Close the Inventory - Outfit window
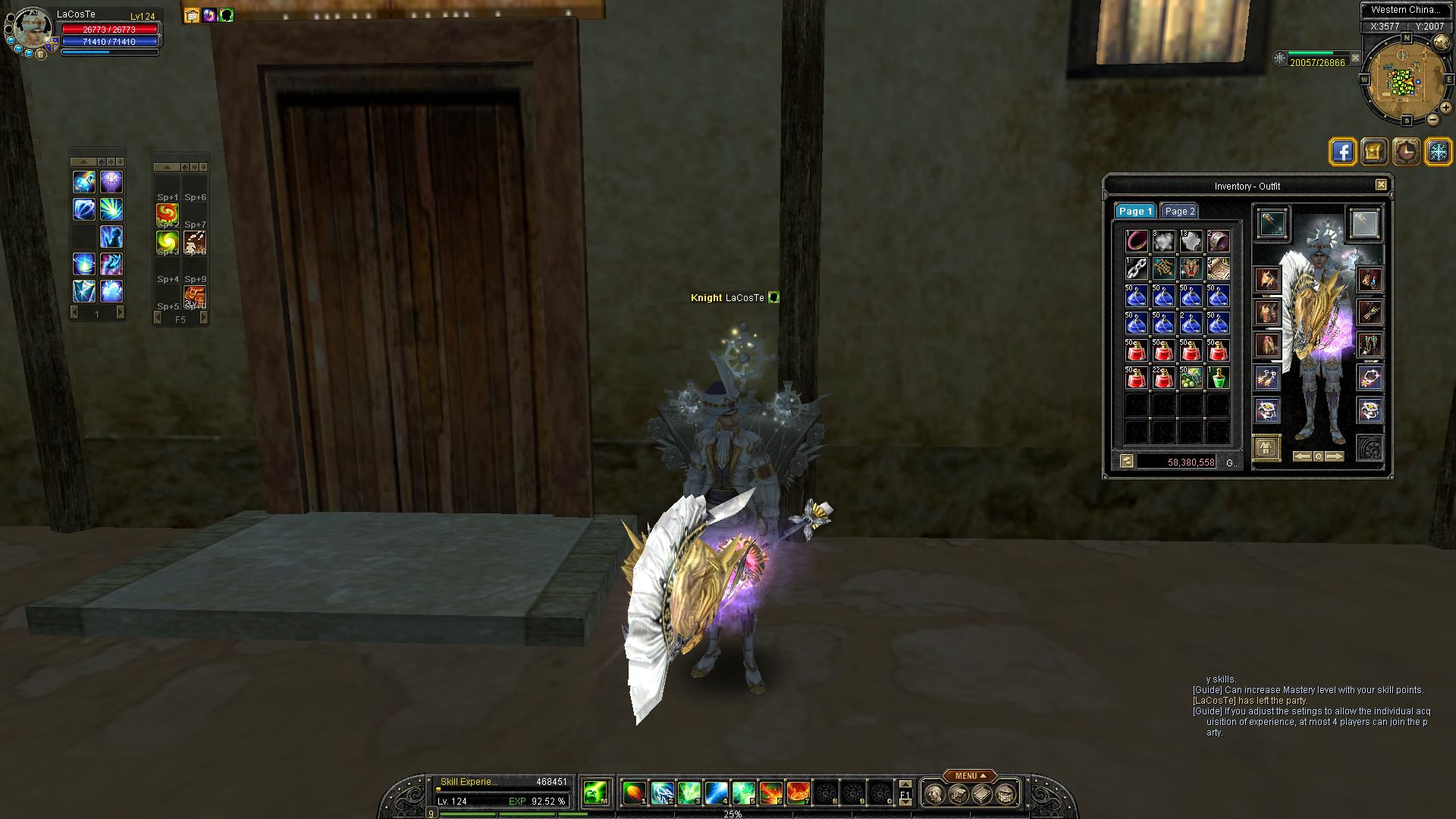This screenshot has height=819, width=1456. pos(1381,185)
